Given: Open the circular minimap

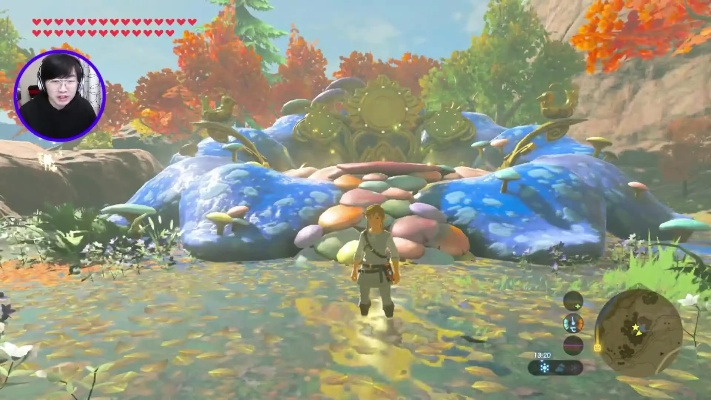Looking at the screenshot, I should tap(638, 332).
